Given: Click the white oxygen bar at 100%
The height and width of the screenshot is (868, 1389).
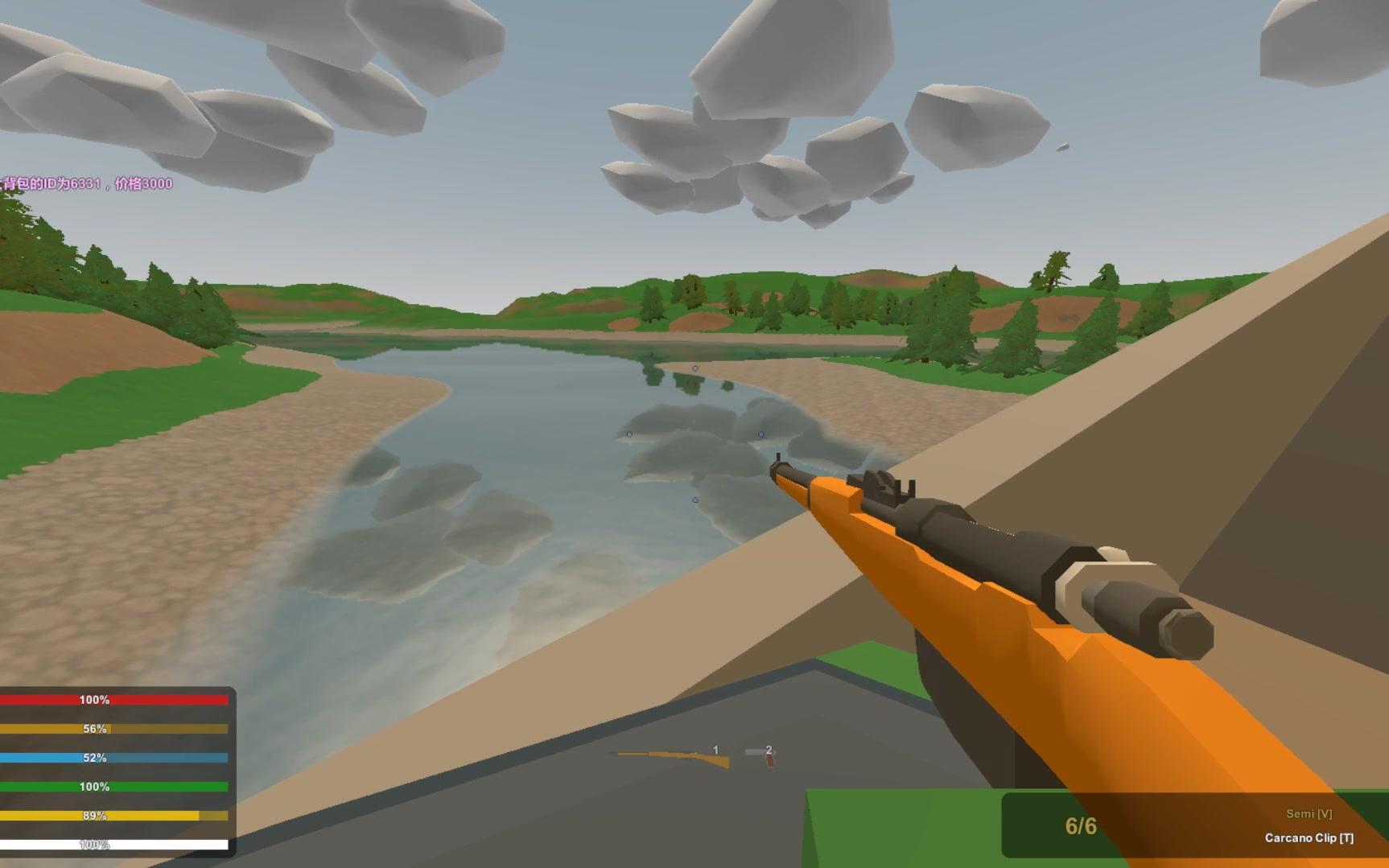Looking at the screenshot, I should [113, 844].
